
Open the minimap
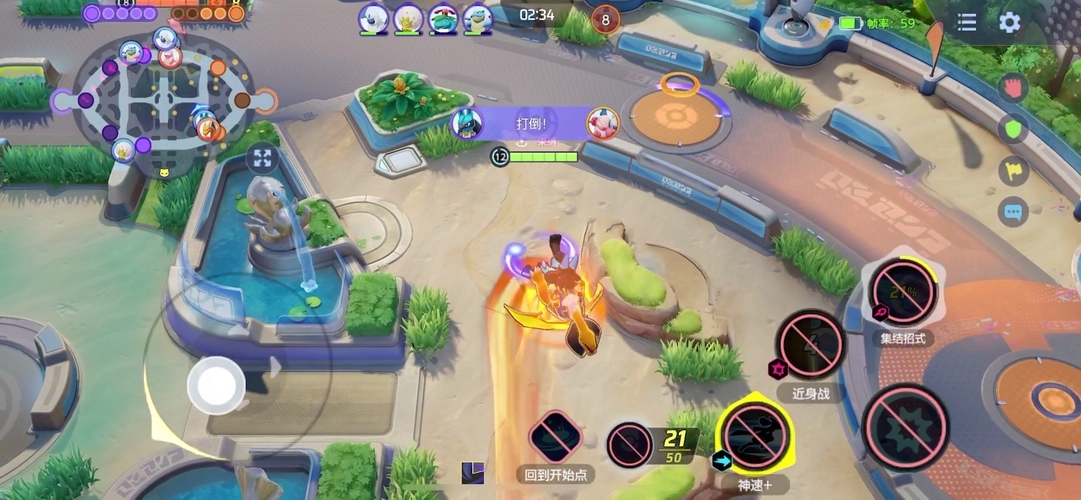(163, 98)
